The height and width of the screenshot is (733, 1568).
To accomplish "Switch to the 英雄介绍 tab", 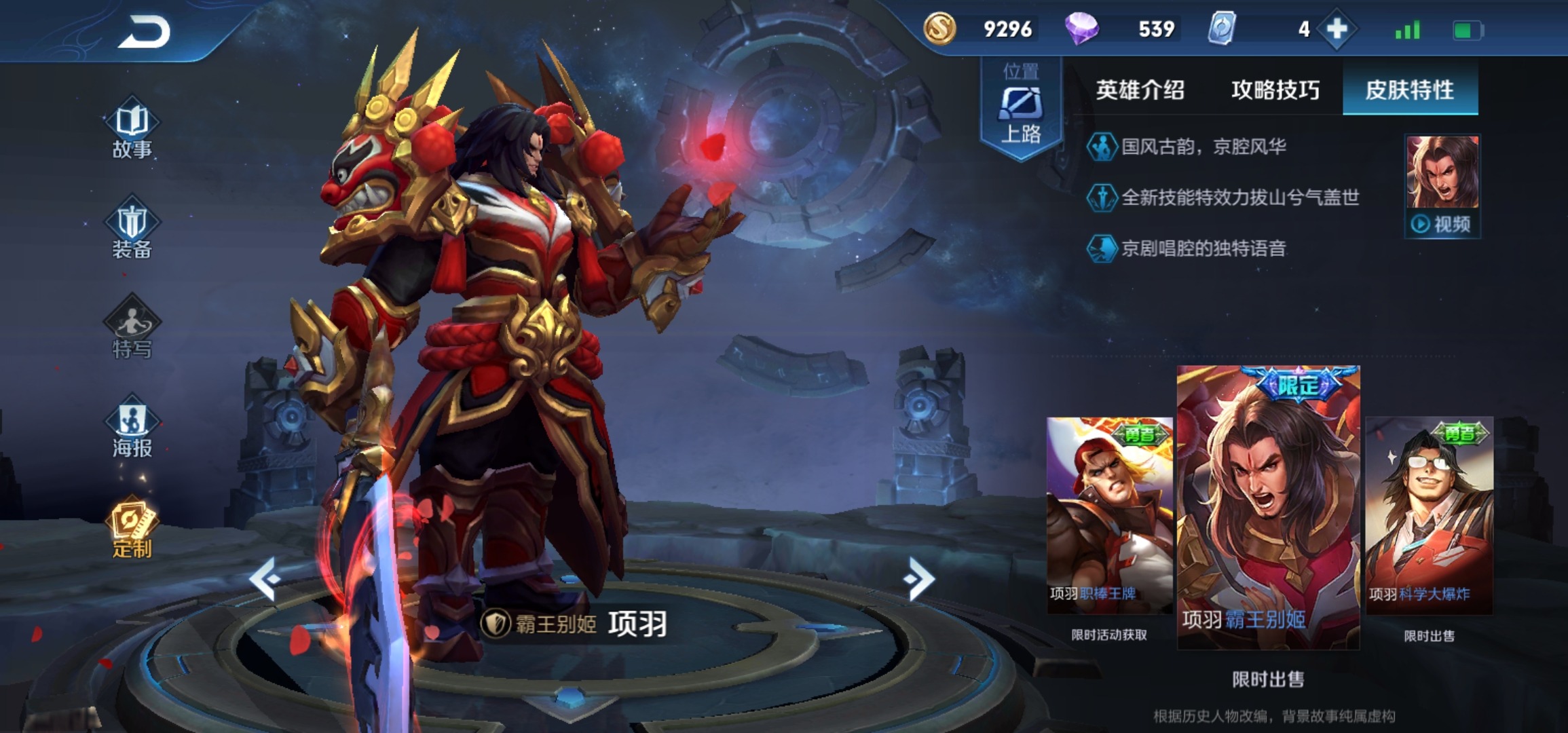I will coord(1140,90).
